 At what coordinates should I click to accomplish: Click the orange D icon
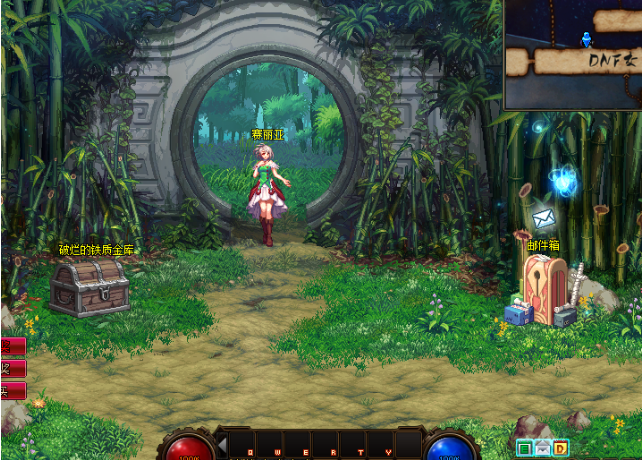pos(560,448)
